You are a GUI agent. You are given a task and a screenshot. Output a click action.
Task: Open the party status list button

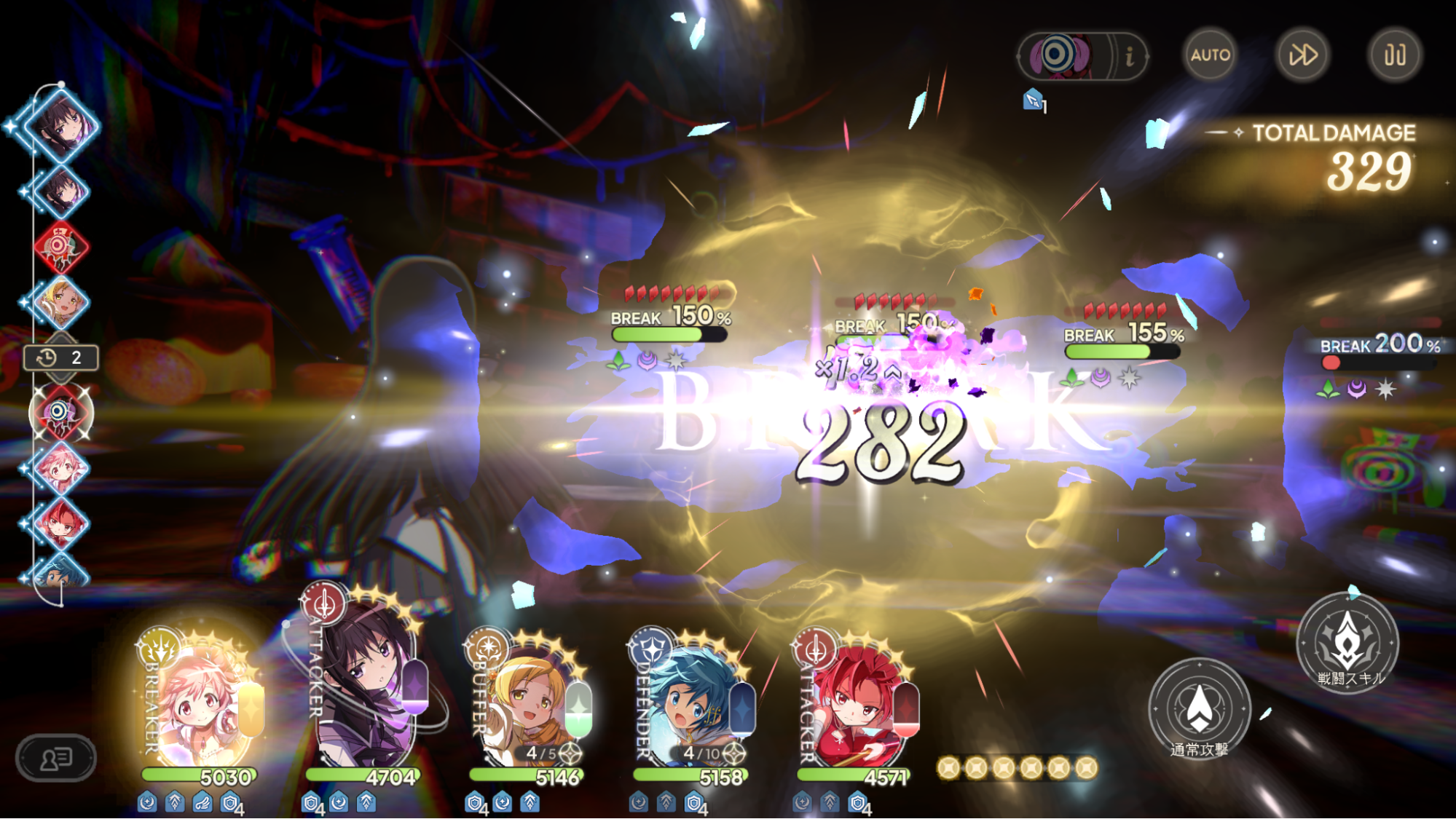pos(56,759)
